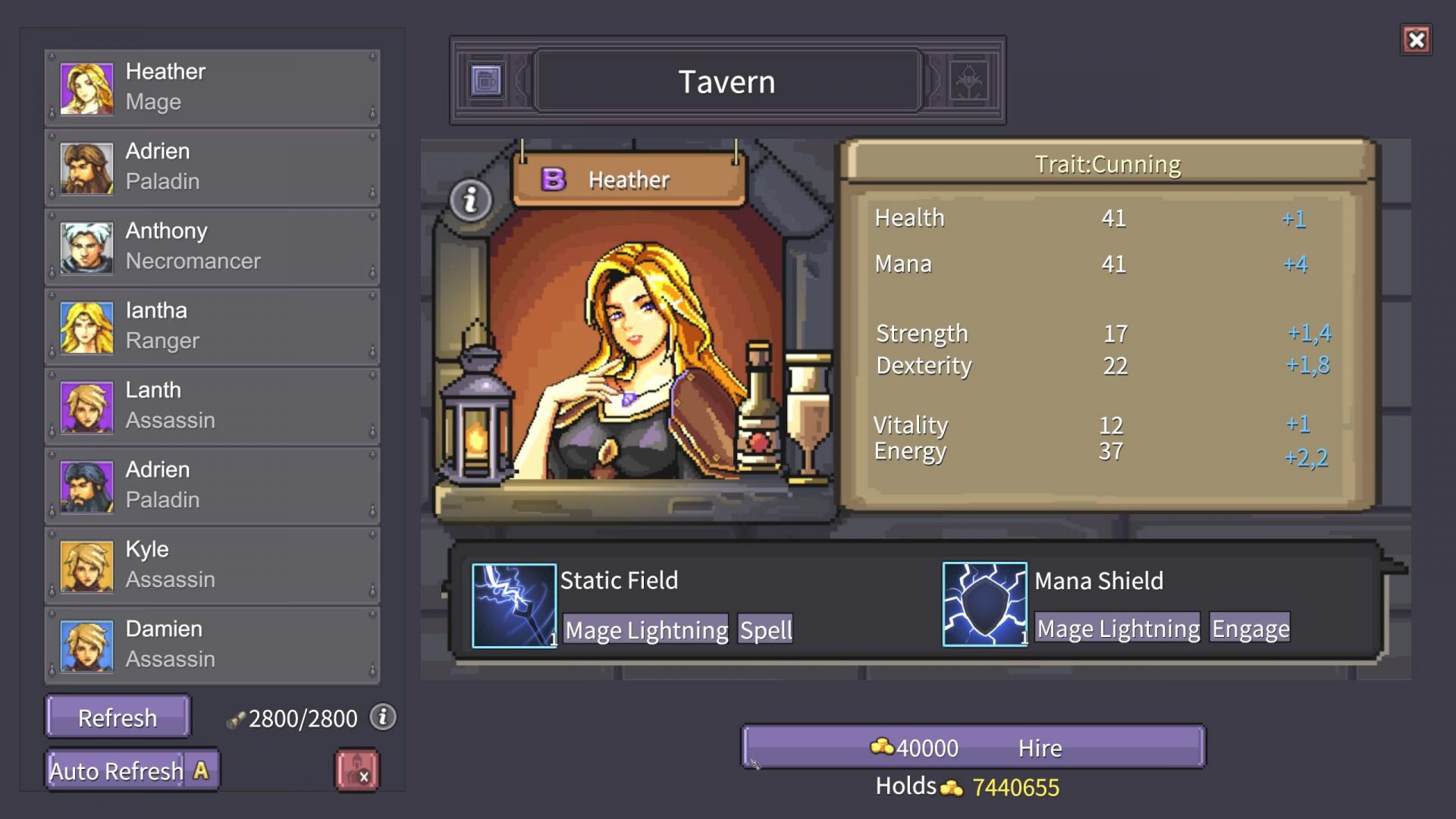Select Anthony the Necromancer

[x=212, y=246]
